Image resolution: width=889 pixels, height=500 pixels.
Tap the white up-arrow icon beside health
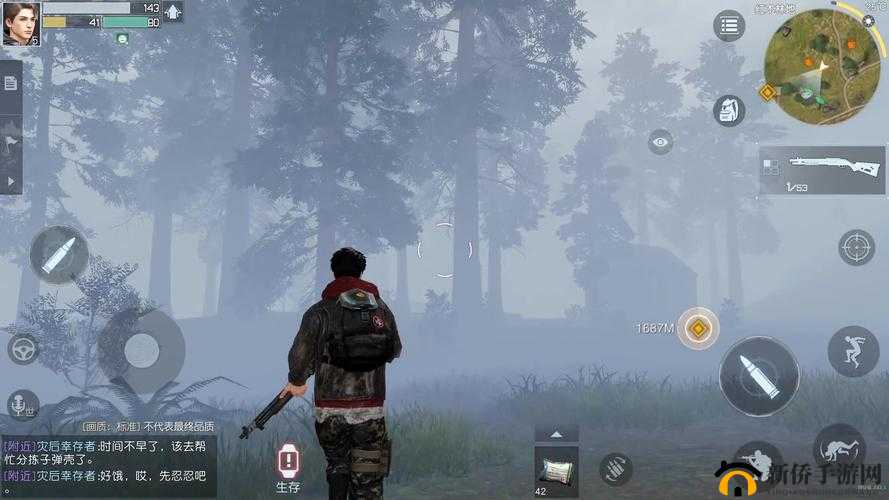[173, 13]
